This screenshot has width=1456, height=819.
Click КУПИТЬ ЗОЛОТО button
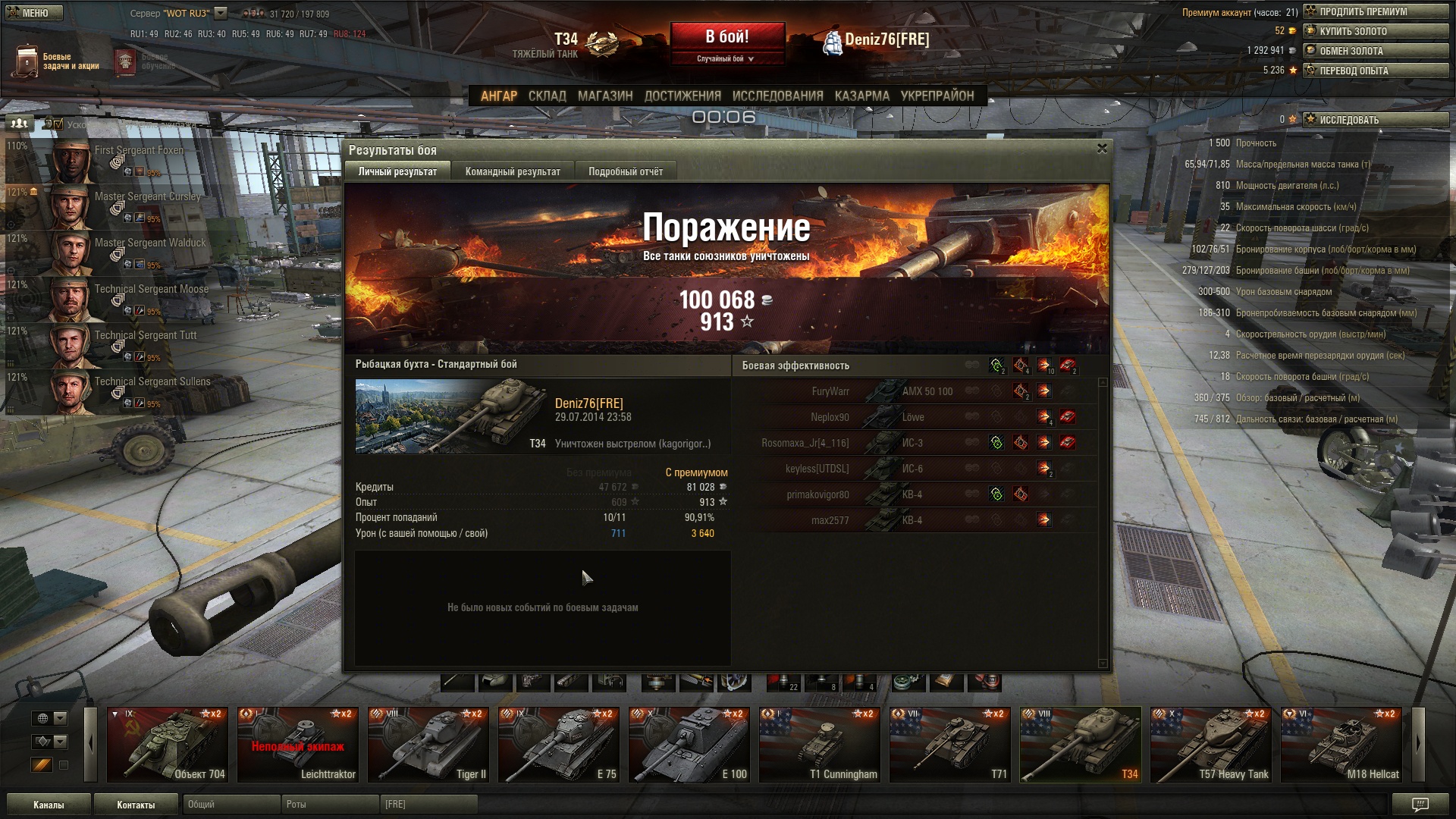[1375, 31]
